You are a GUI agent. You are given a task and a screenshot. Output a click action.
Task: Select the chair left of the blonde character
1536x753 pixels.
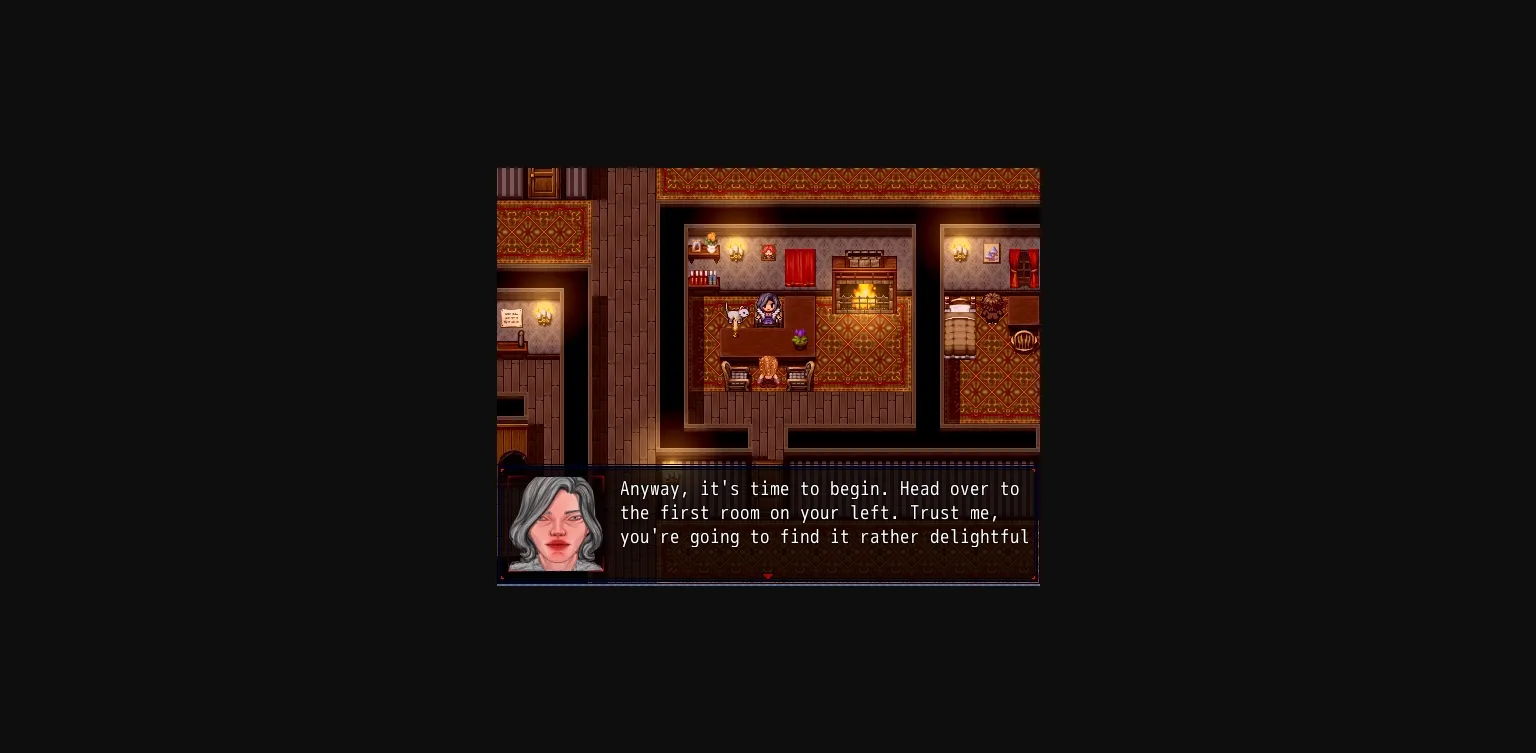point(739,374)
